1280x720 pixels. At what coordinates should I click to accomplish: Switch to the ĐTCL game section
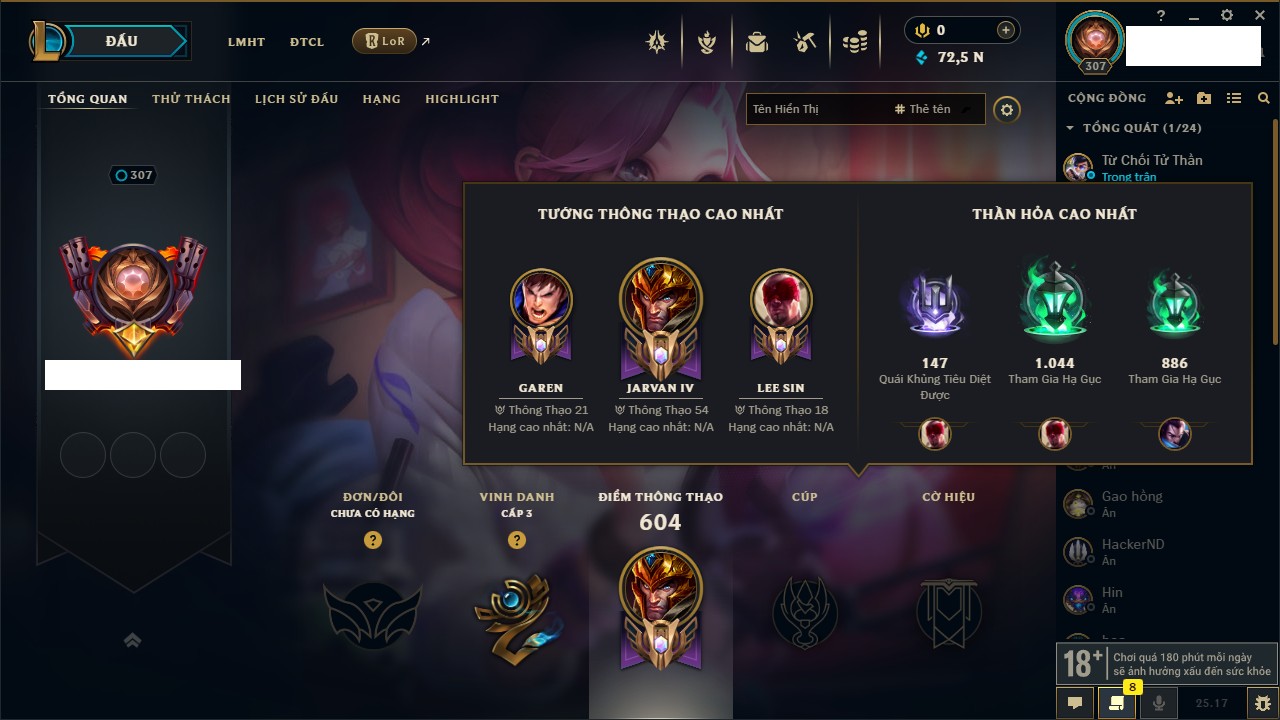click(x=307, y=42)
